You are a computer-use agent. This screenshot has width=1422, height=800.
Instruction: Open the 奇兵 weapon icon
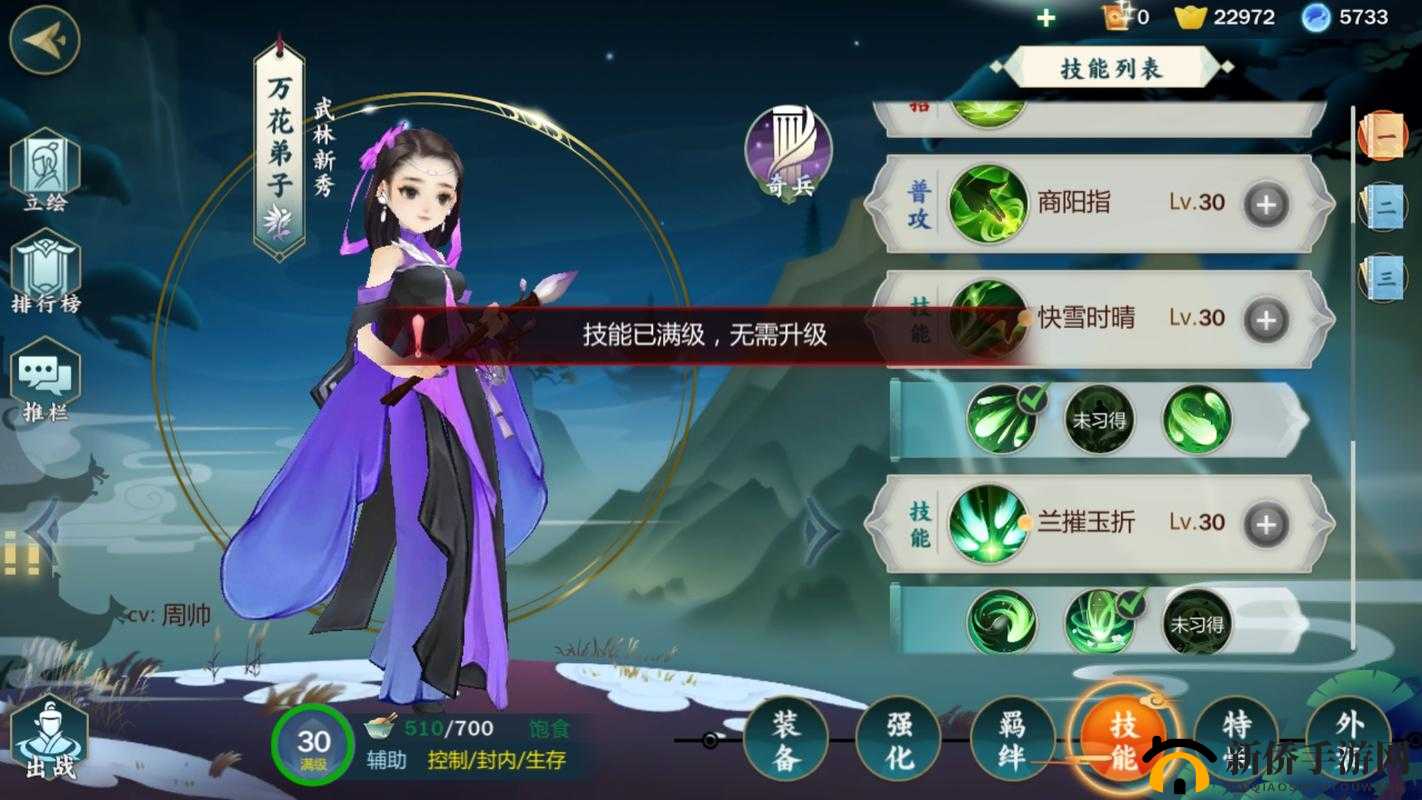click(787, 150)
